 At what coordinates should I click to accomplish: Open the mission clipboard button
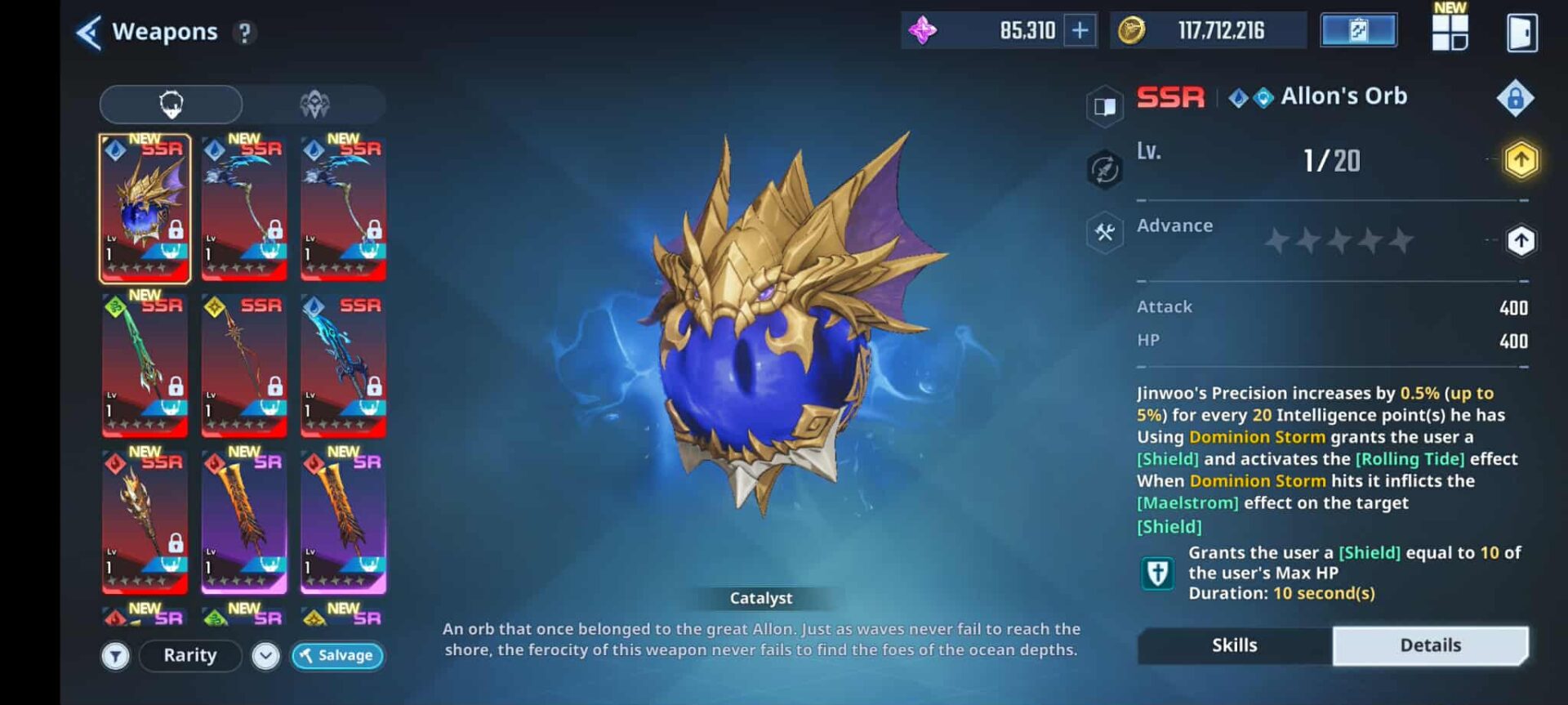[x=1358, y=31]
